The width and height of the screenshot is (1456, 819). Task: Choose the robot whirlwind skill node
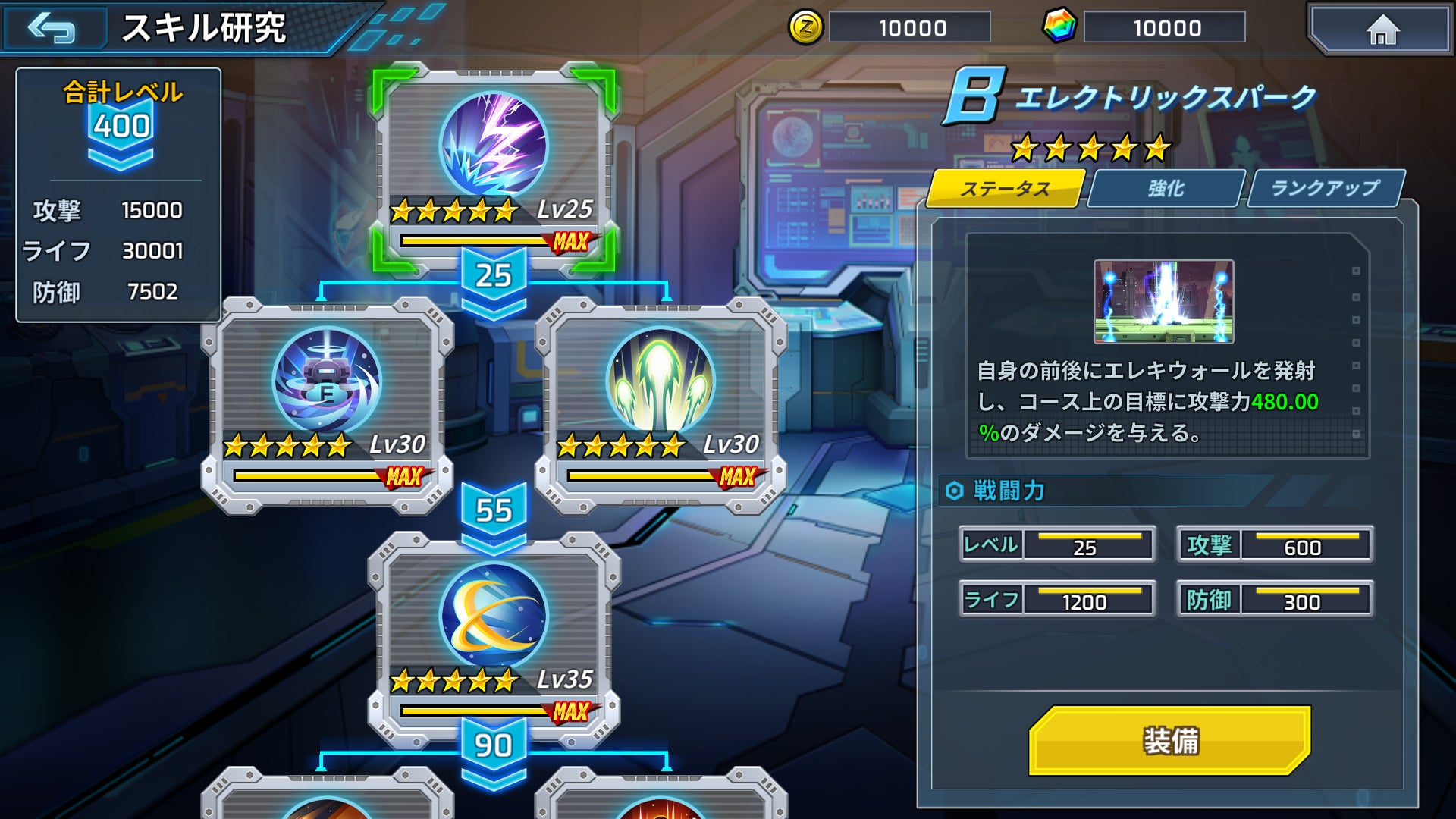[x=327, y=381]
